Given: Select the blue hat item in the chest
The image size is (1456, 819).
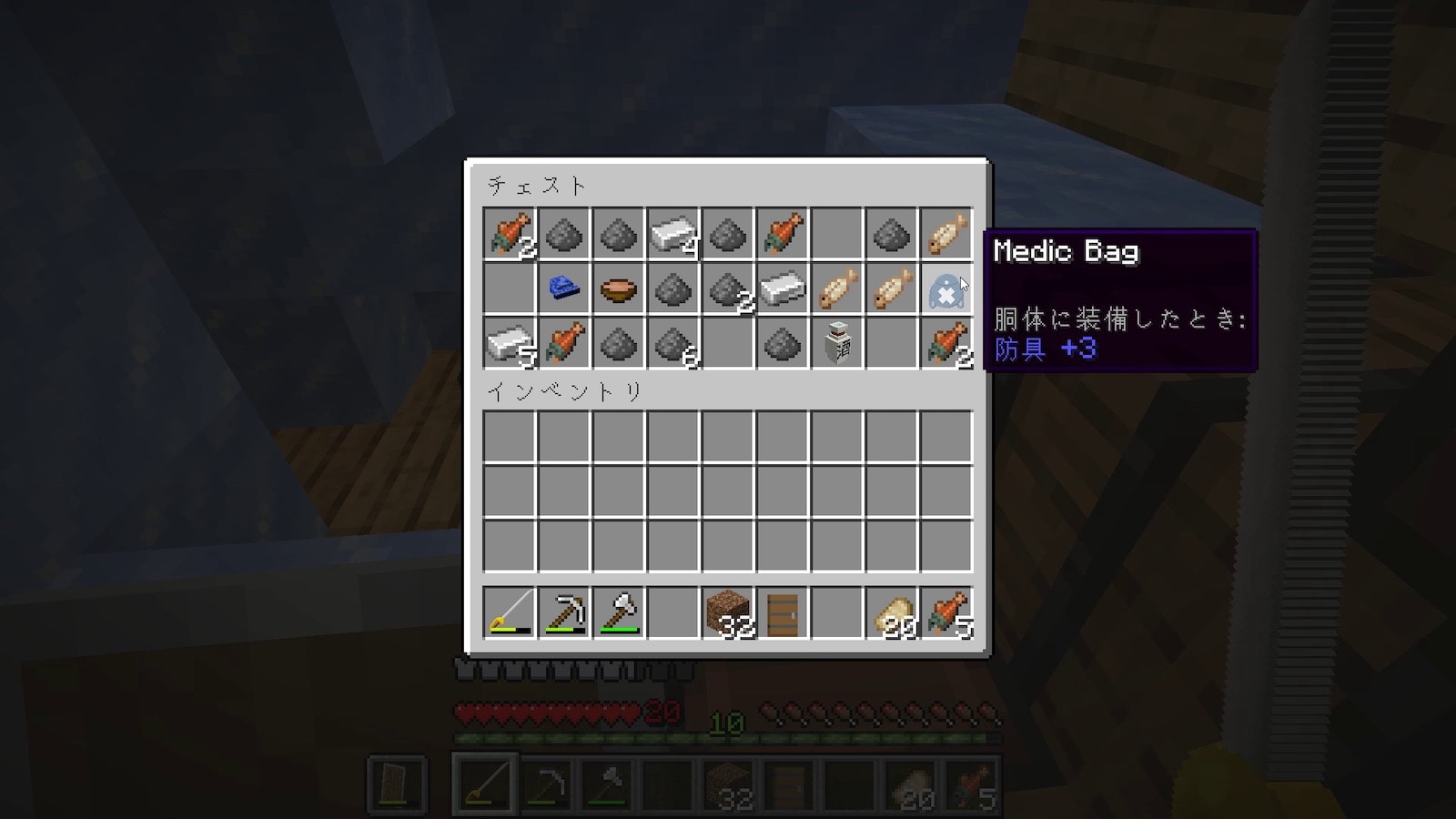Looking at the screenshot, I should click(x=563, y=290).
